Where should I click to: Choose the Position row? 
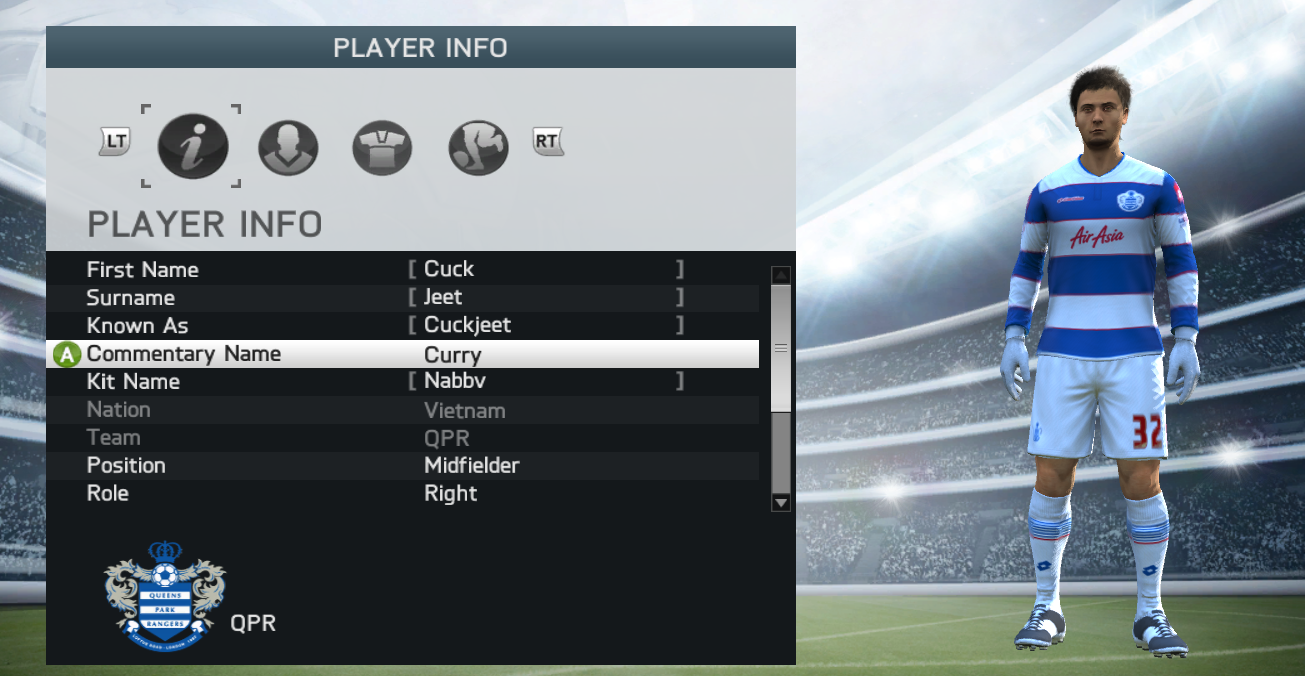[402, 465]
